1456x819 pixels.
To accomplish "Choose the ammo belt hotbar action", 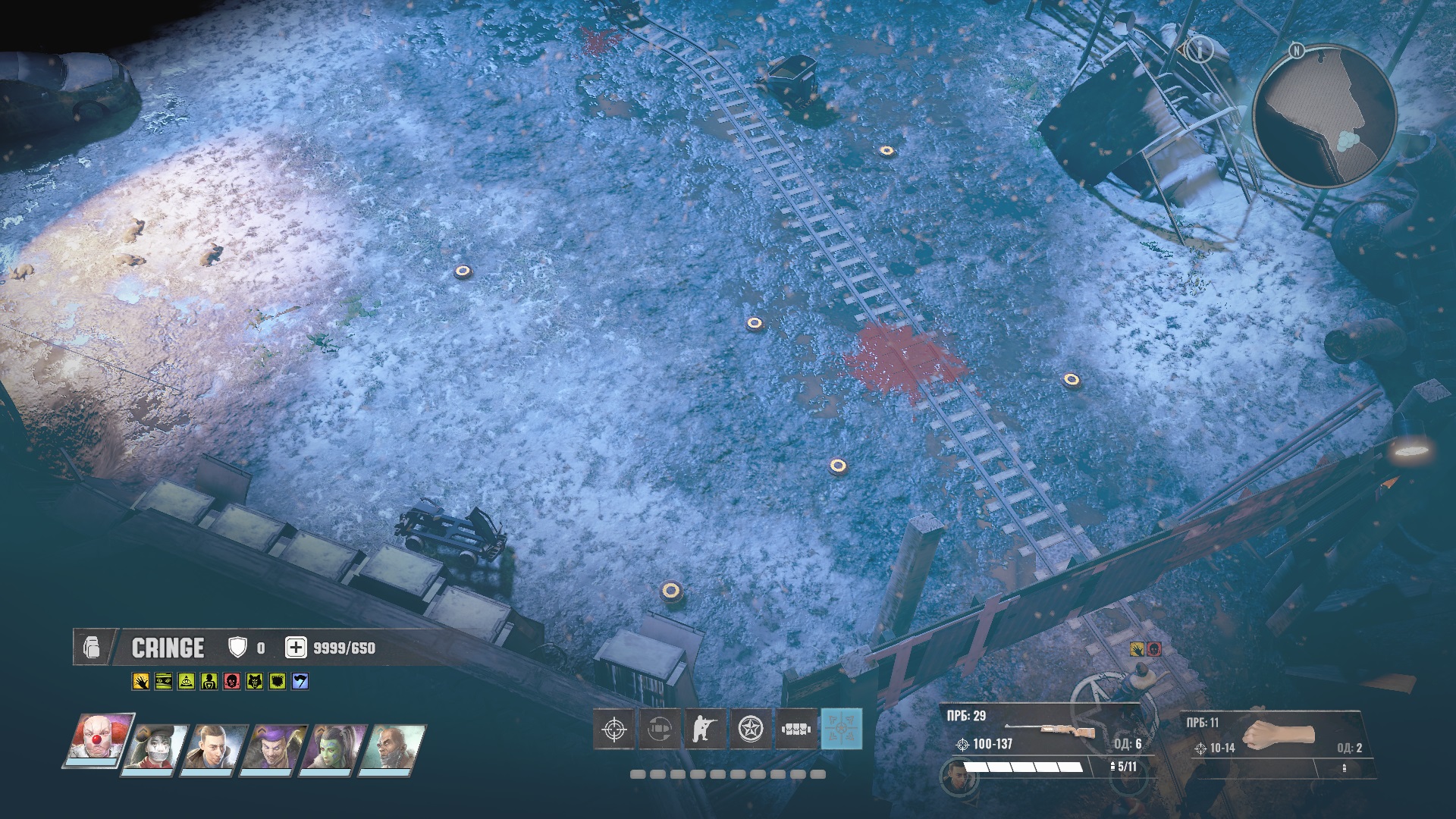I will click(x=795, y=729).
